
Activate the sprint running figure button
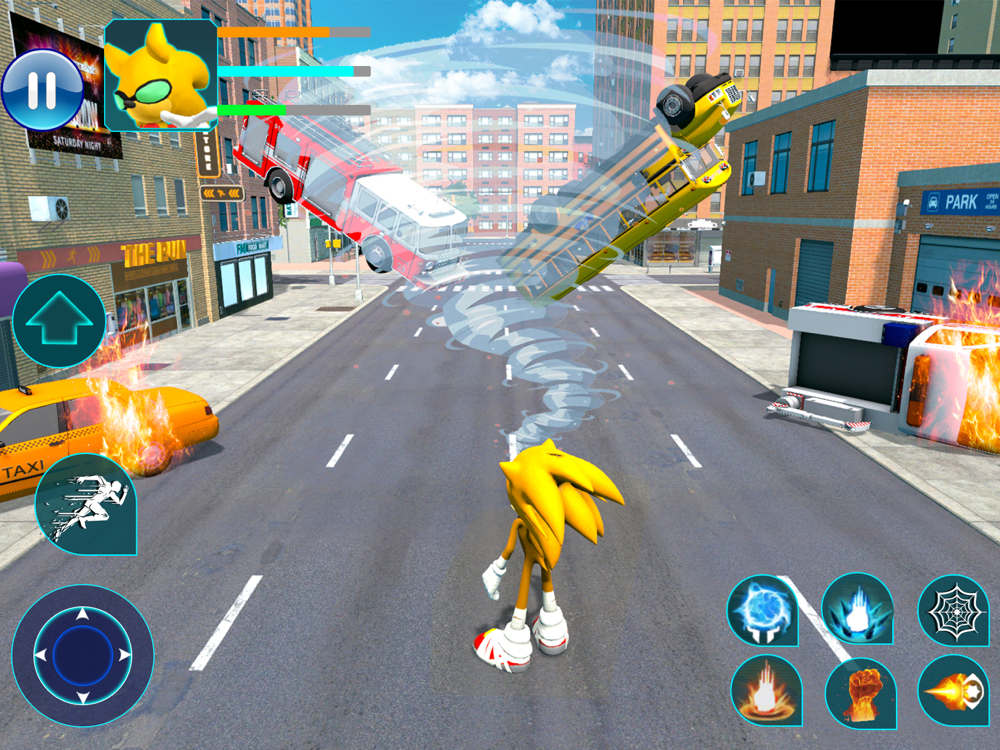(x=85, y=505)
